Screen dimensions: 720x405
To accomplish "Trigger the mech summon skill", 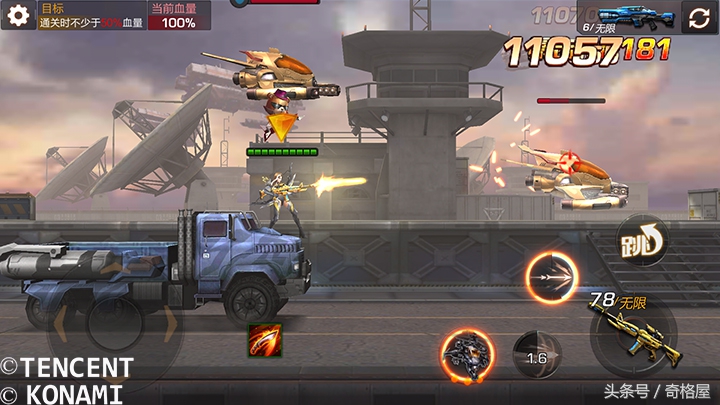I will click(467, 354).
